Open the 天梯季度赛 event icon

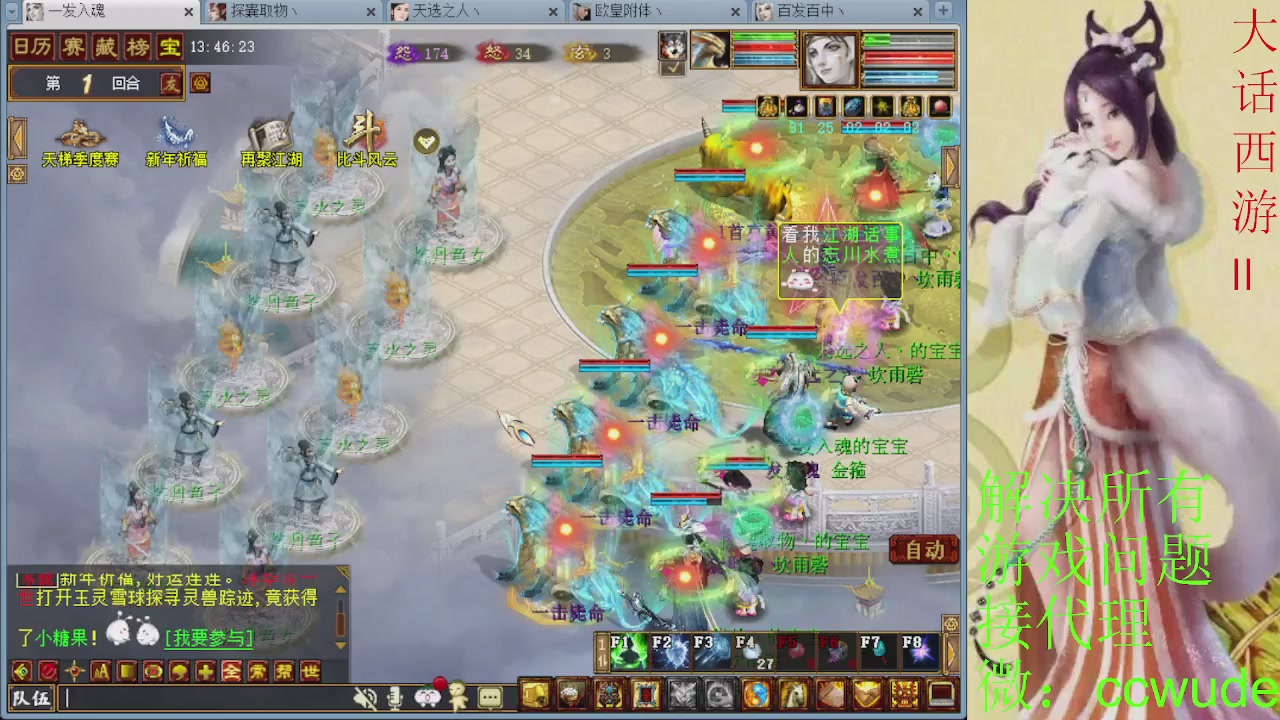pos(80,140)
